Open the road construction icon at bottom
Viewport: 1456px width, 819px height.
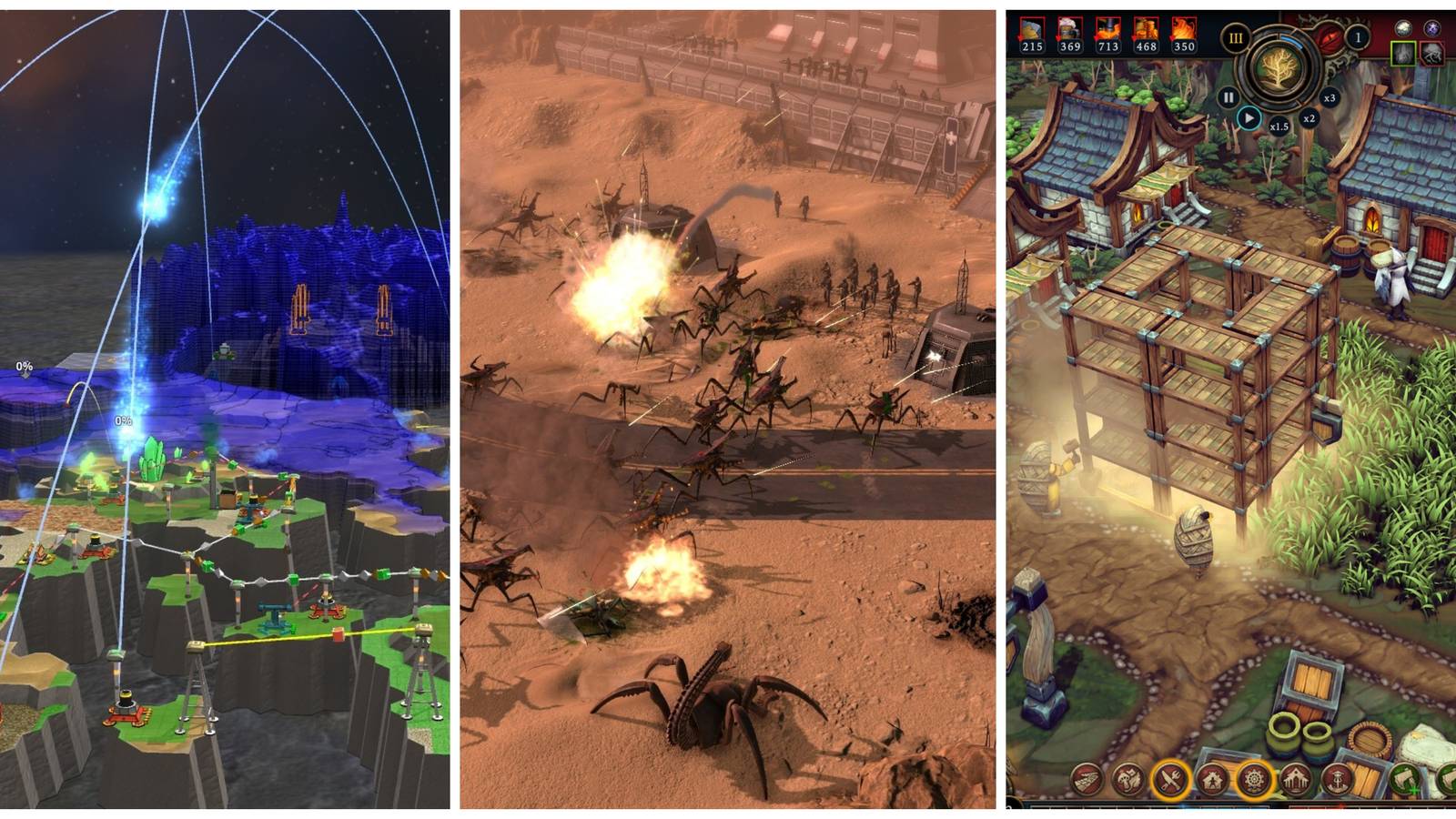point(1087,777)
